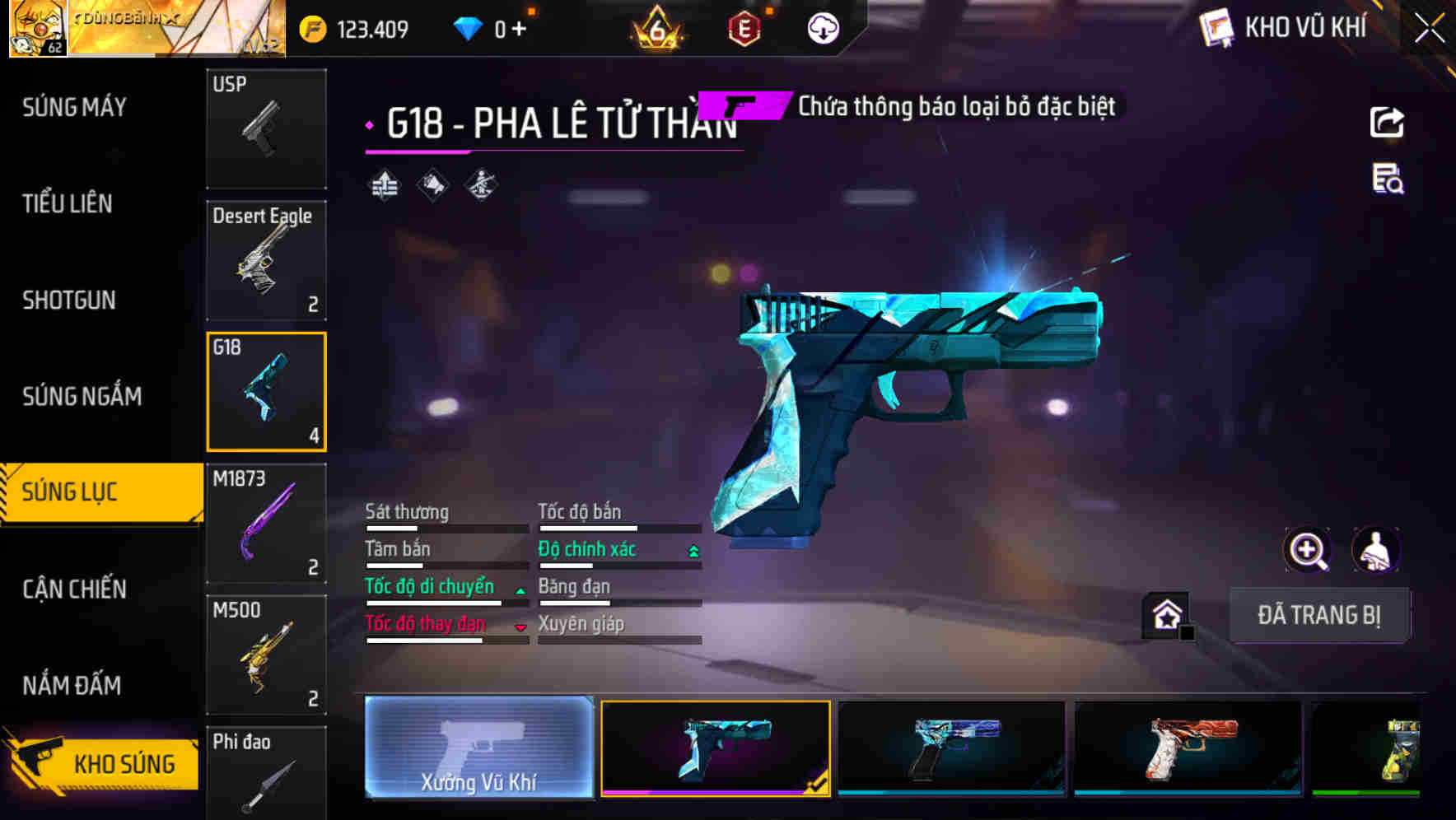Screen dimensions: 1456x820
Task: Open Xưởng Vũ Khí
Action: pos(478,752)
